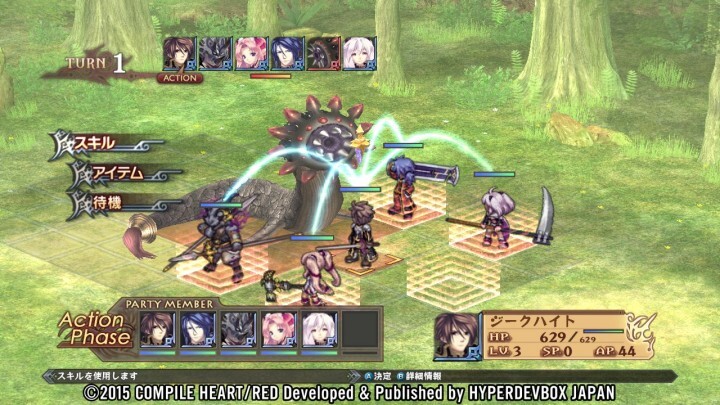Viewport: 720px width, 405px height.
Task: Choose the white-haired girl in Party Member bar
Action: [x=321, y=329]
